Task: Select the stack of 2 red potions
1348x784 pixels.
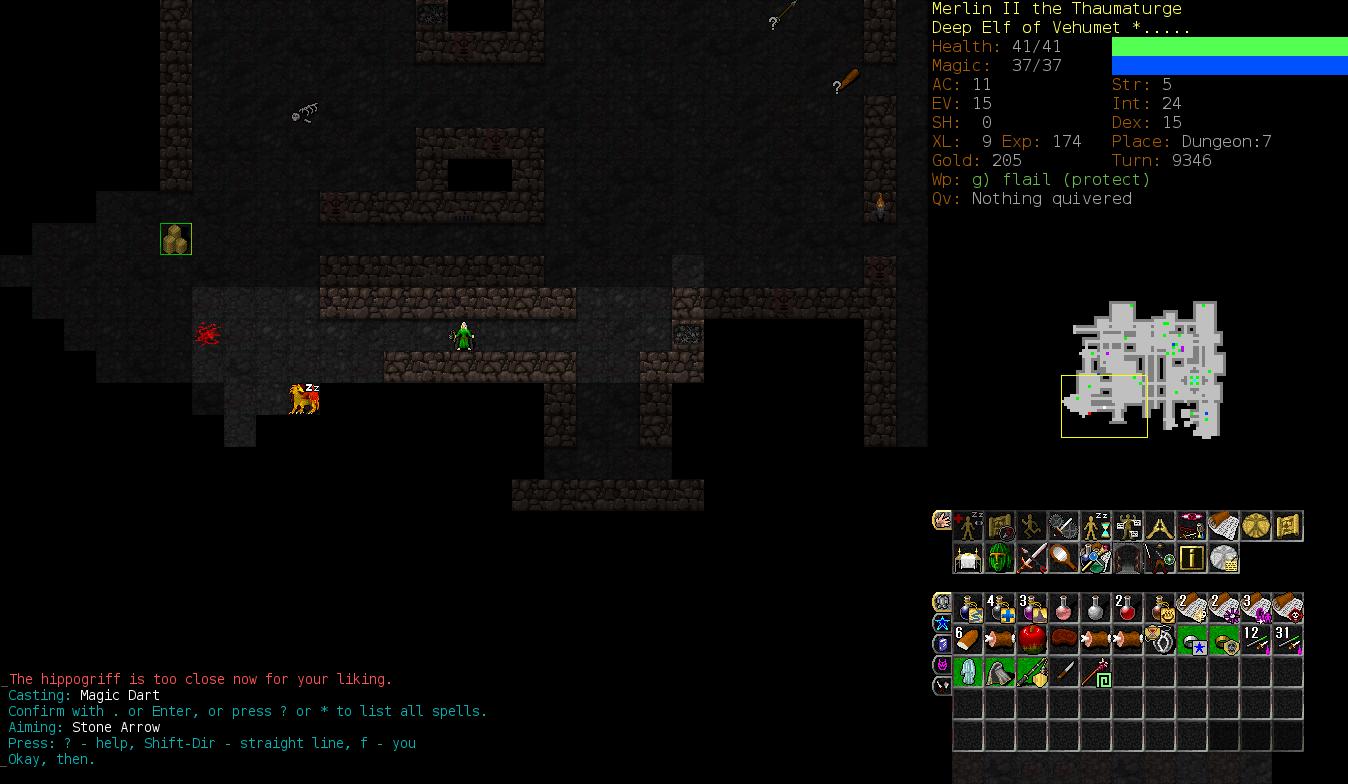Action: [x=1128, y=608]
